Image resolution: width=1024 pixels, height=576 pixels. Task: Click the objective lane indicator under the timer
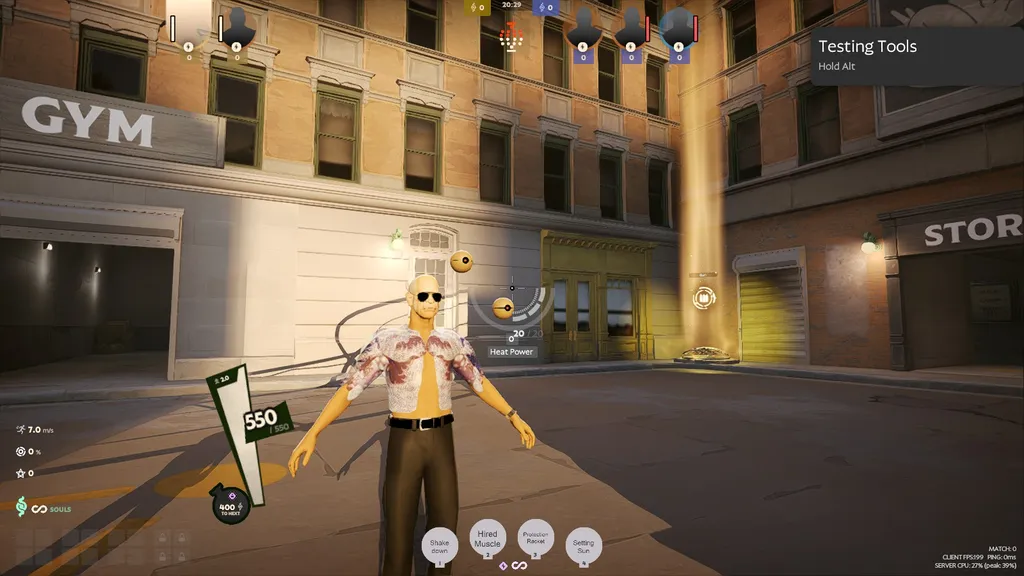pyautogui.click(x=512, y=37)
